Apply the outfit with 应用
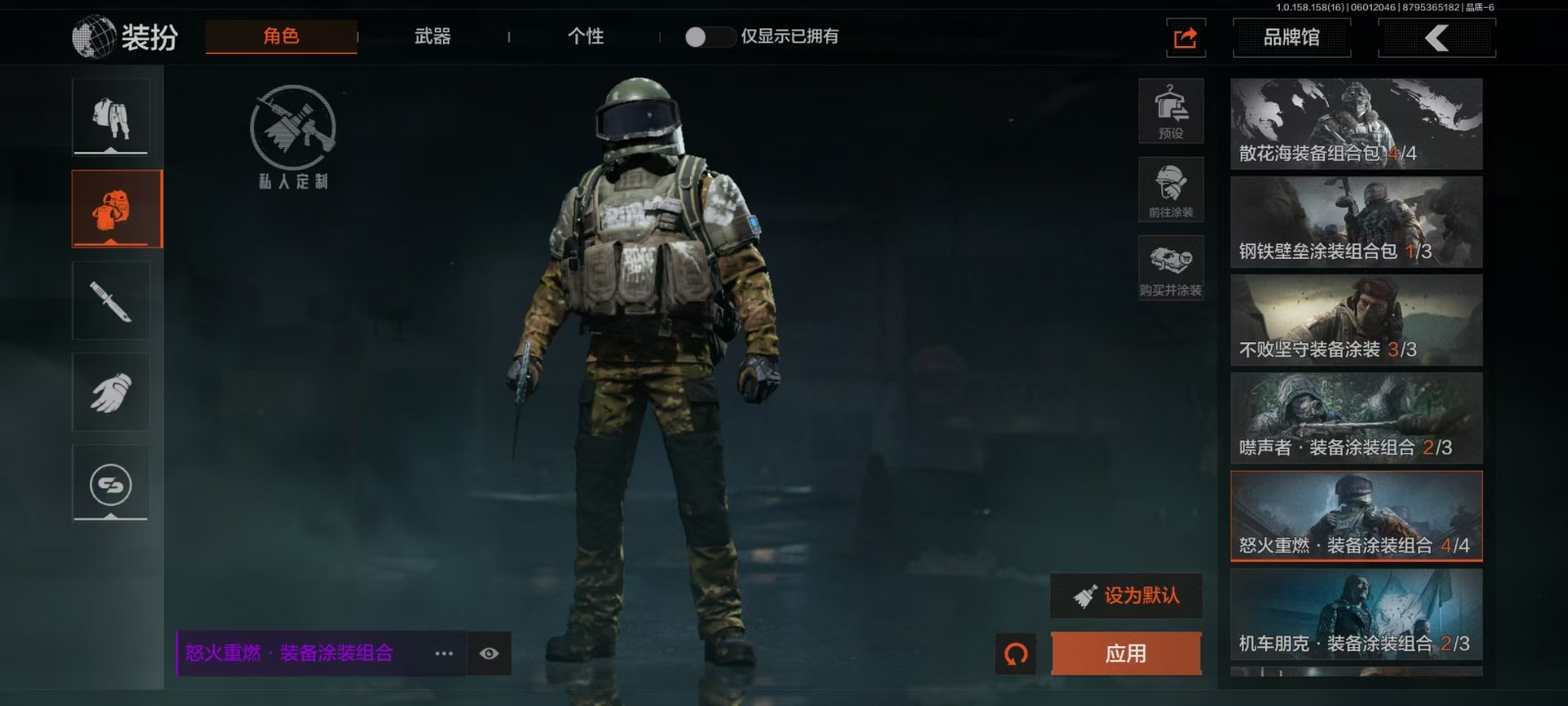Image resolution: width=1568 pixels, height=706 pixels. [1125, 653]
